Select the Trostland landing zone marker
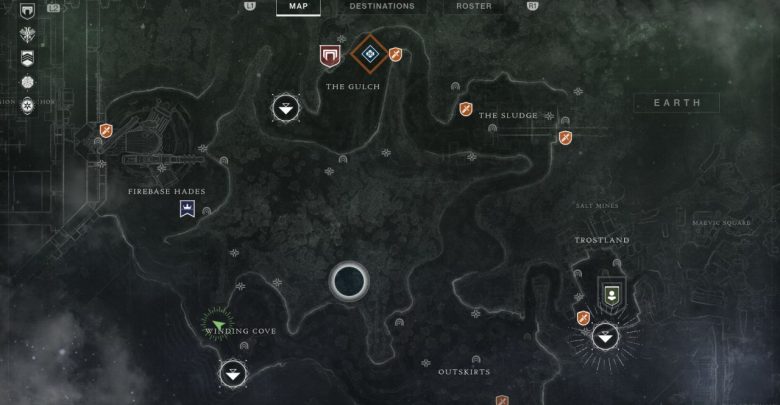 (x=604, y=339)
